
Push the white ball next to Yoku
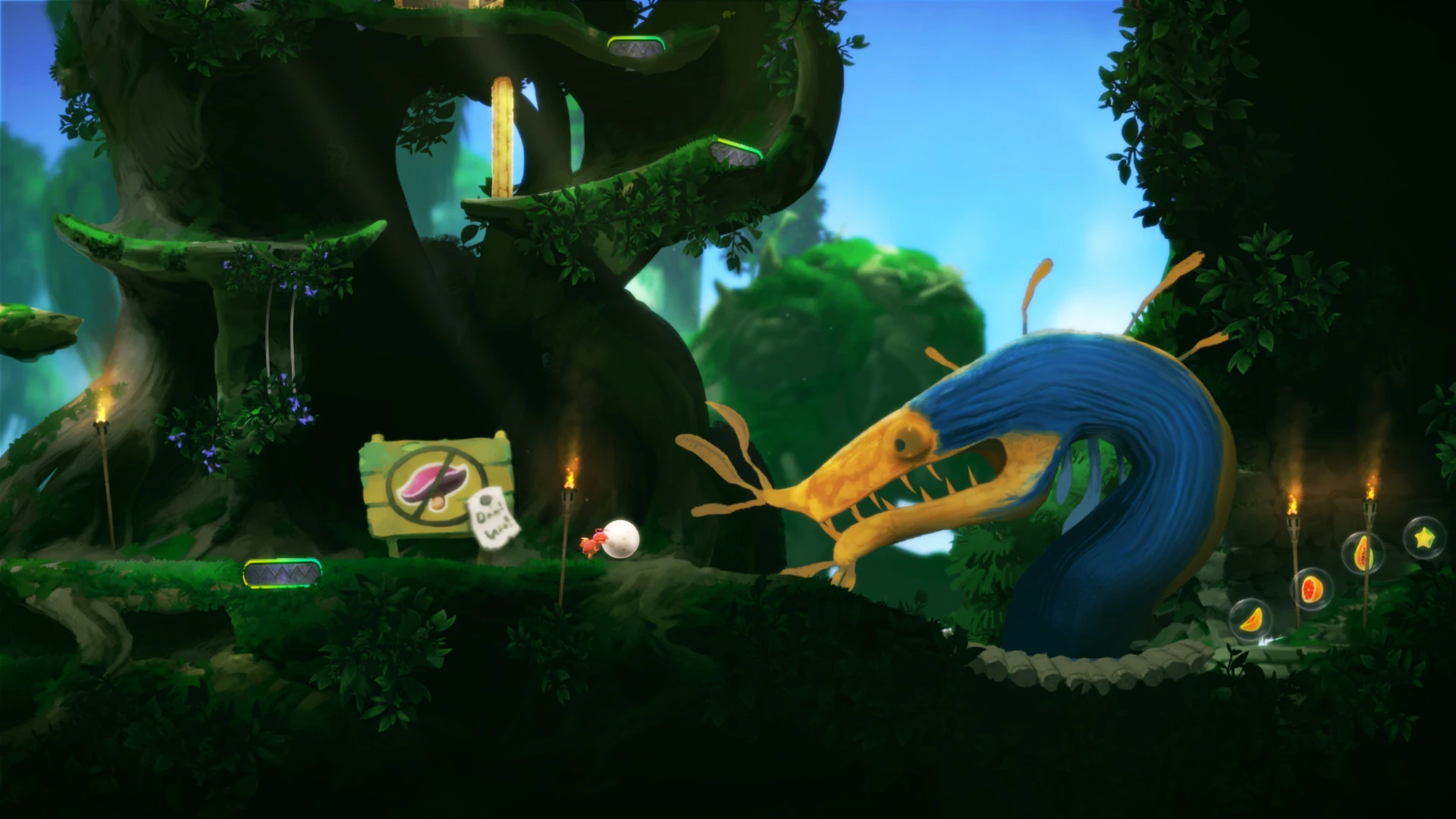click(623, 538)
